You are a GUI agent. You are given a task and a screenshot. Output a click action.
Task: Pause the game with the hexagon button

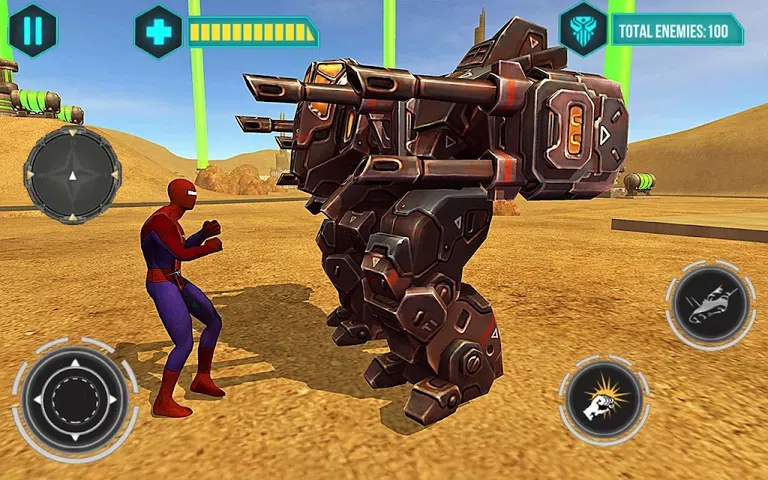coord(33,30)
